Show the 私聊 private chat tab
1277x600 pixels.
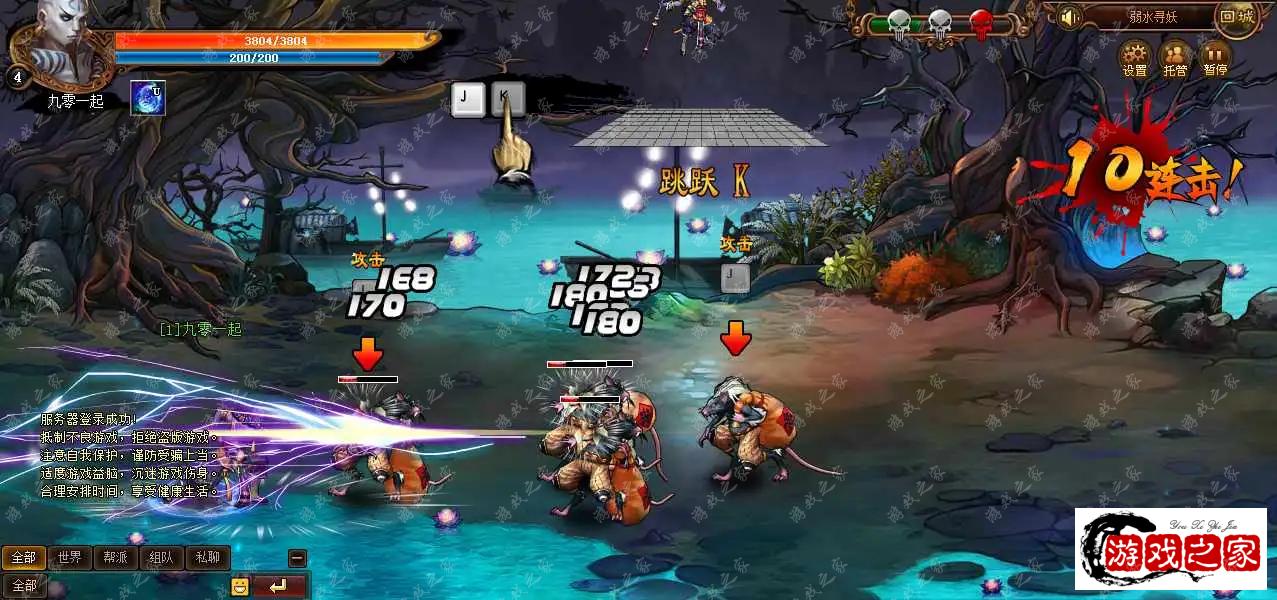coord(207,557)
